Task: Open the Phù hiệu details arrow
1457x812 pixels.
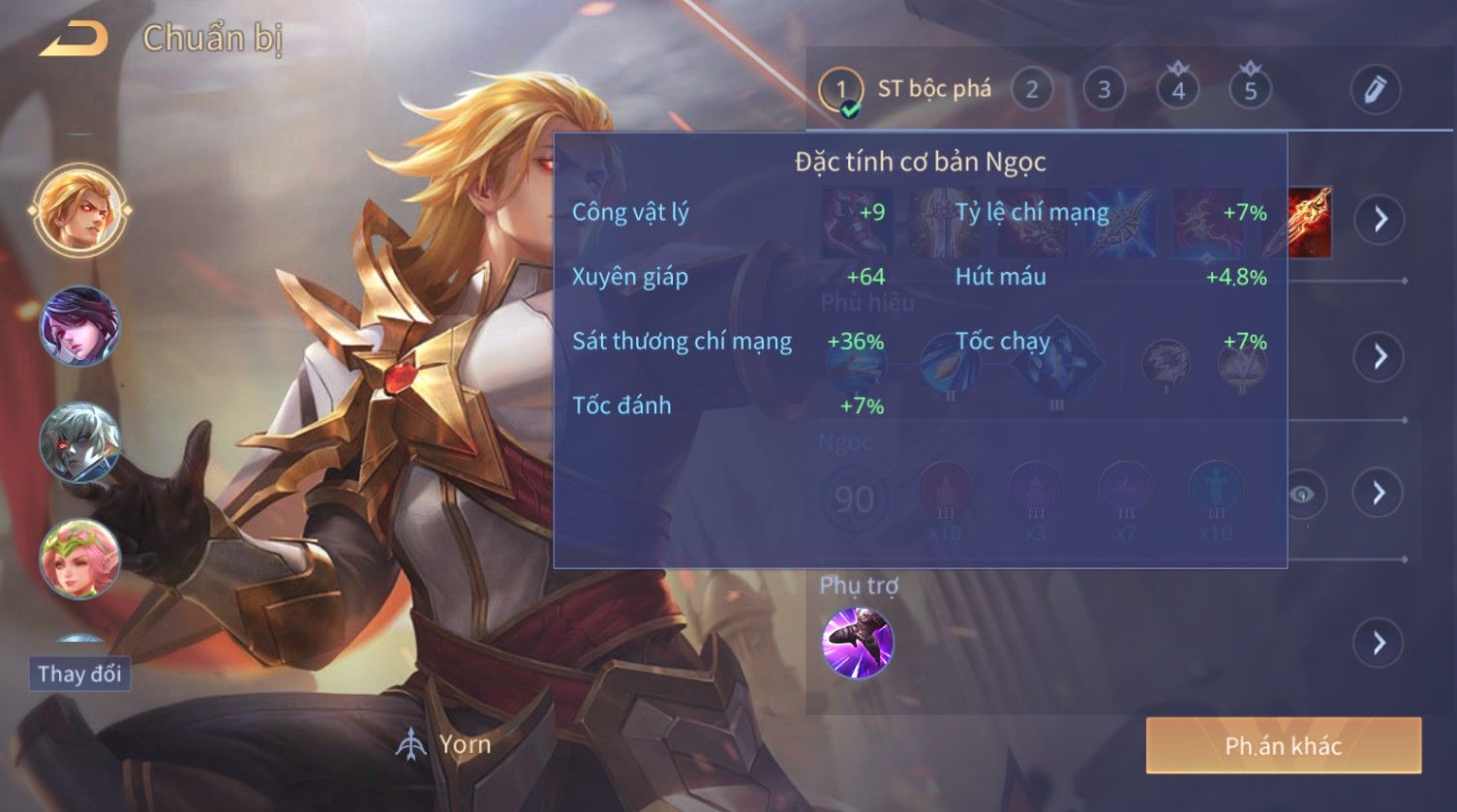Action: [x=1380, y=357]
